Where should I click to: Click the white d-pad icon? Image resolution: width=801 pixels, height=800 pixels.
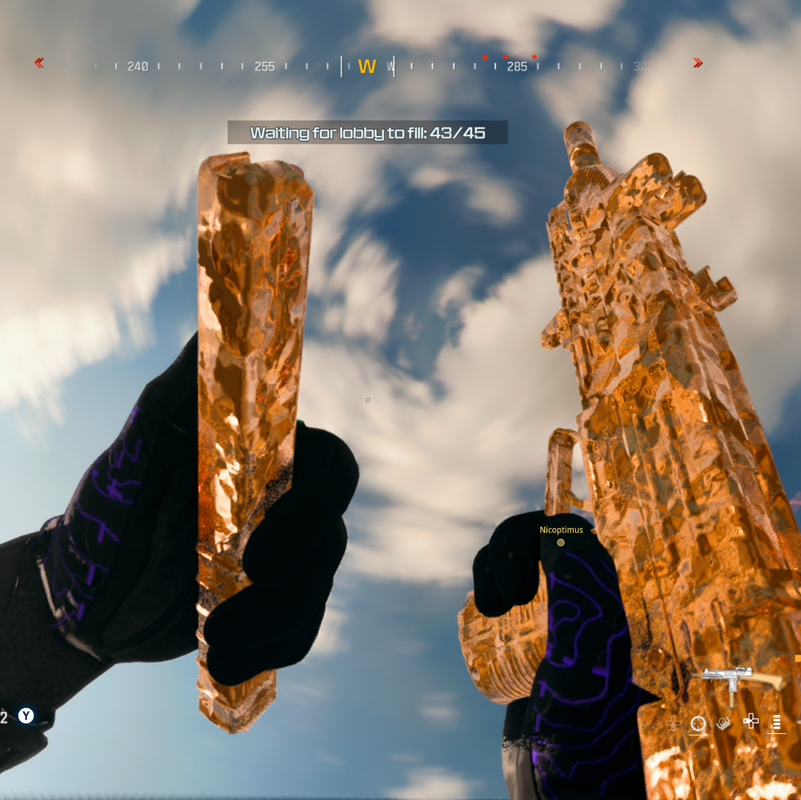pos(750,722)
